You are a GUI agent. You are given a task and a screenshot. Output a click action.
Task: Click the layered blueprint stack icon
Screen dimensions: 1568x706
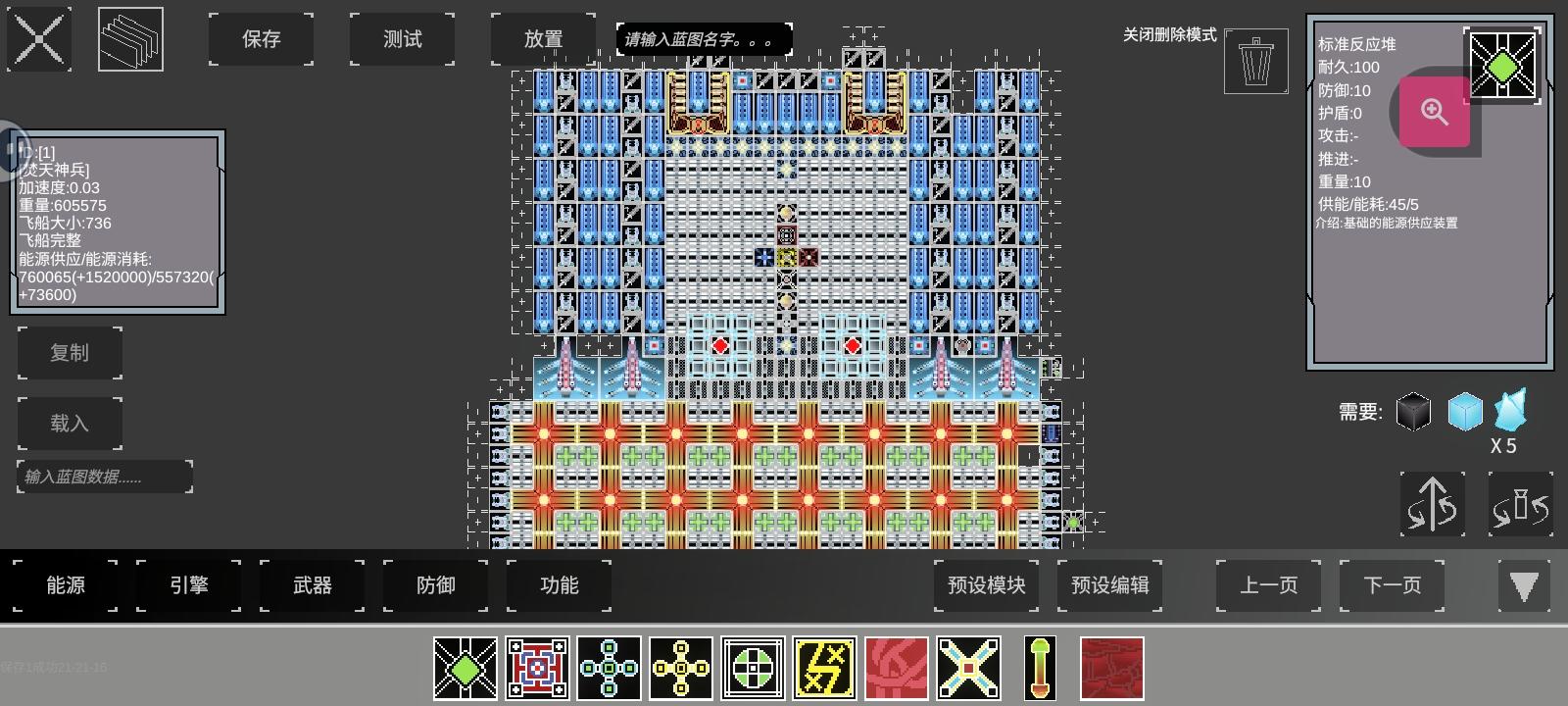(130, 39)
